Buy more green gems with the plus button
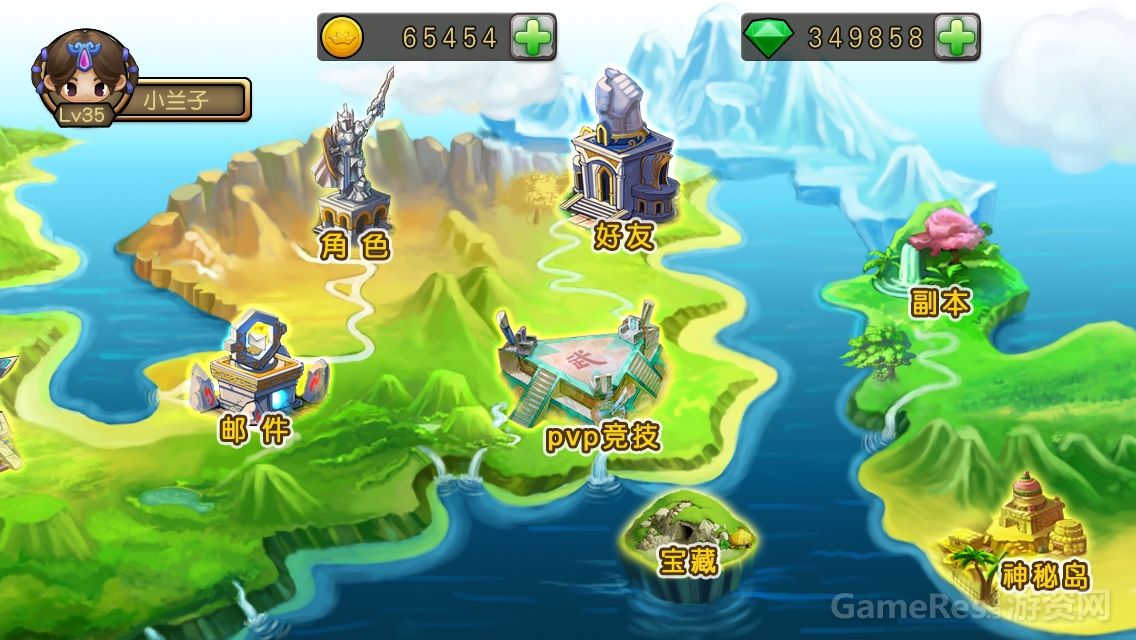This screenshot has width=1136, height=640. point(956,38)
